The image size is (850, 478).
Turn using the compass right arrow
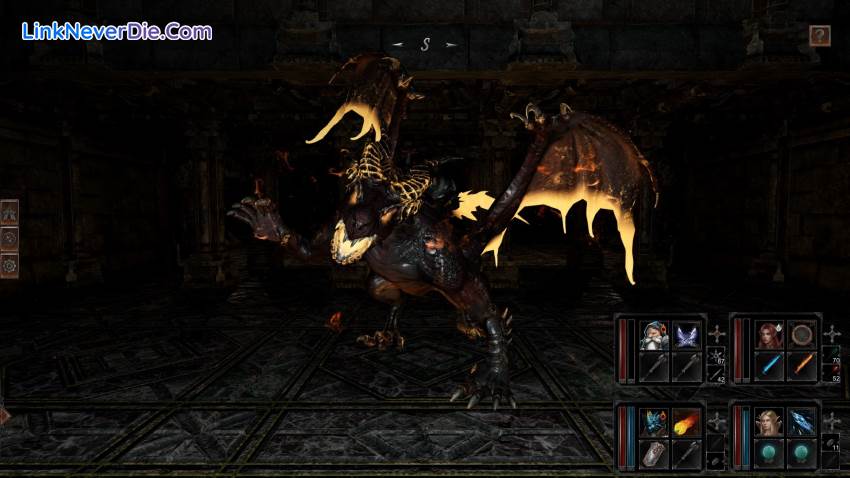451,45
